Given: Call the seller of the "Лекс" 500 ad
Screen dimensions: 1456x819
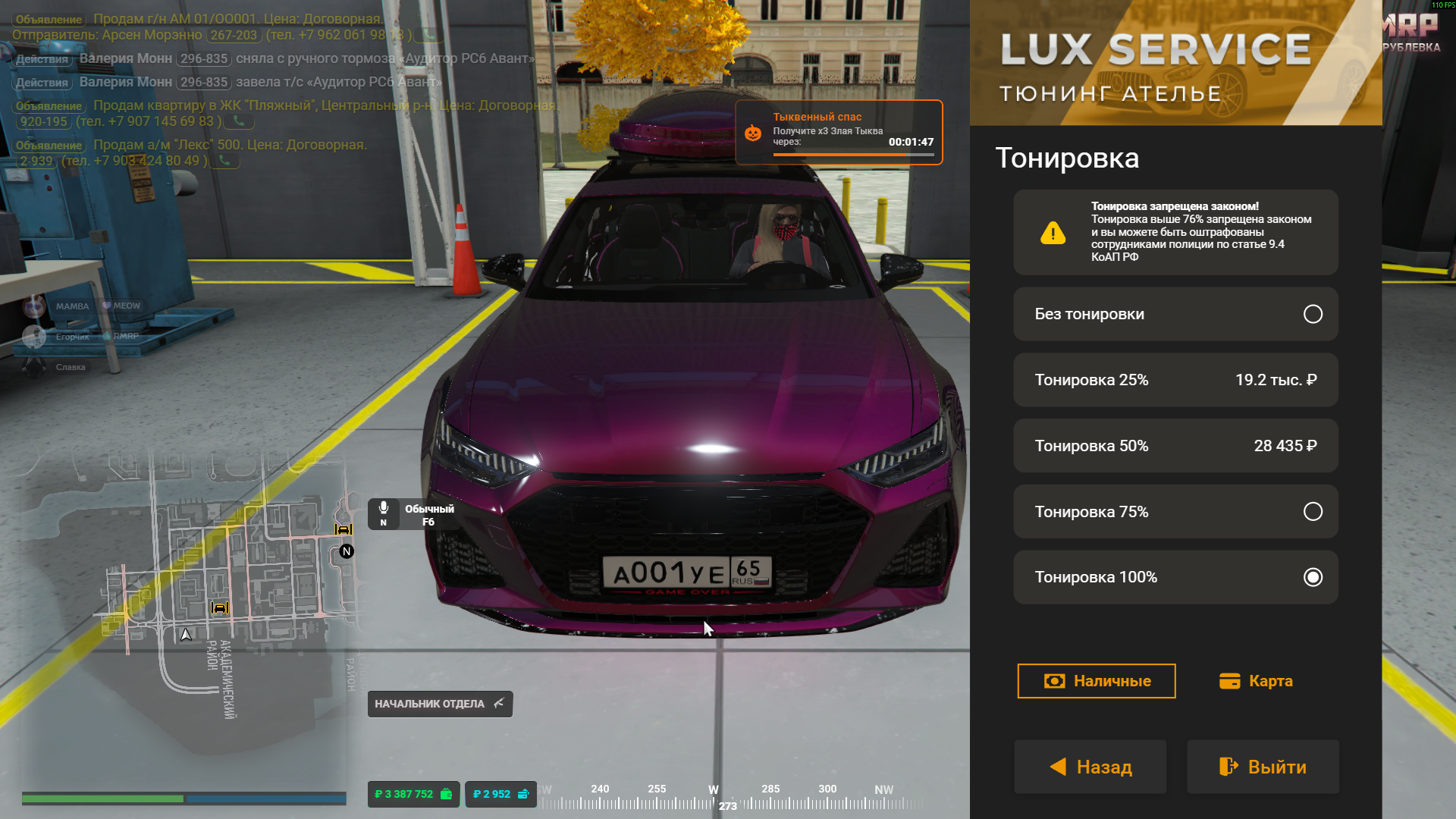Looking at the screenshot, I should click(x=224, y=161).
